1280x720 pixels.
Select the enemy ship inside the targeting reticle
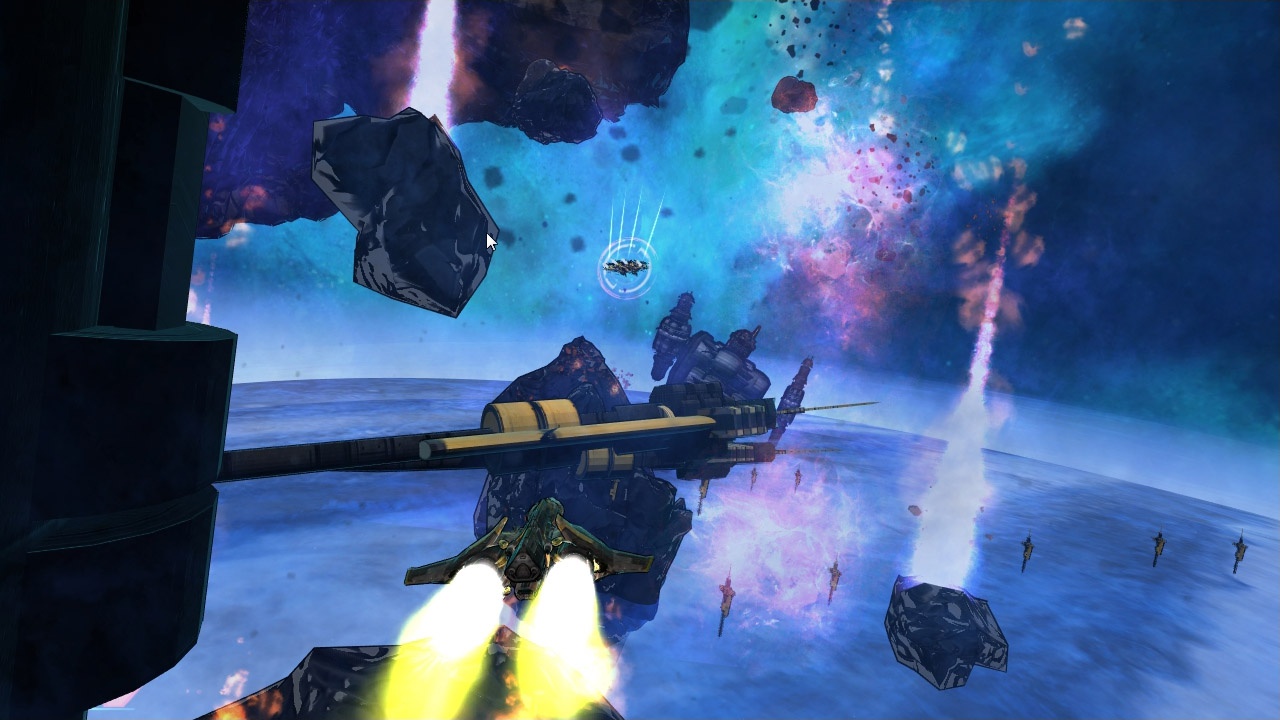pyautogui.click(x=626, y=266)
